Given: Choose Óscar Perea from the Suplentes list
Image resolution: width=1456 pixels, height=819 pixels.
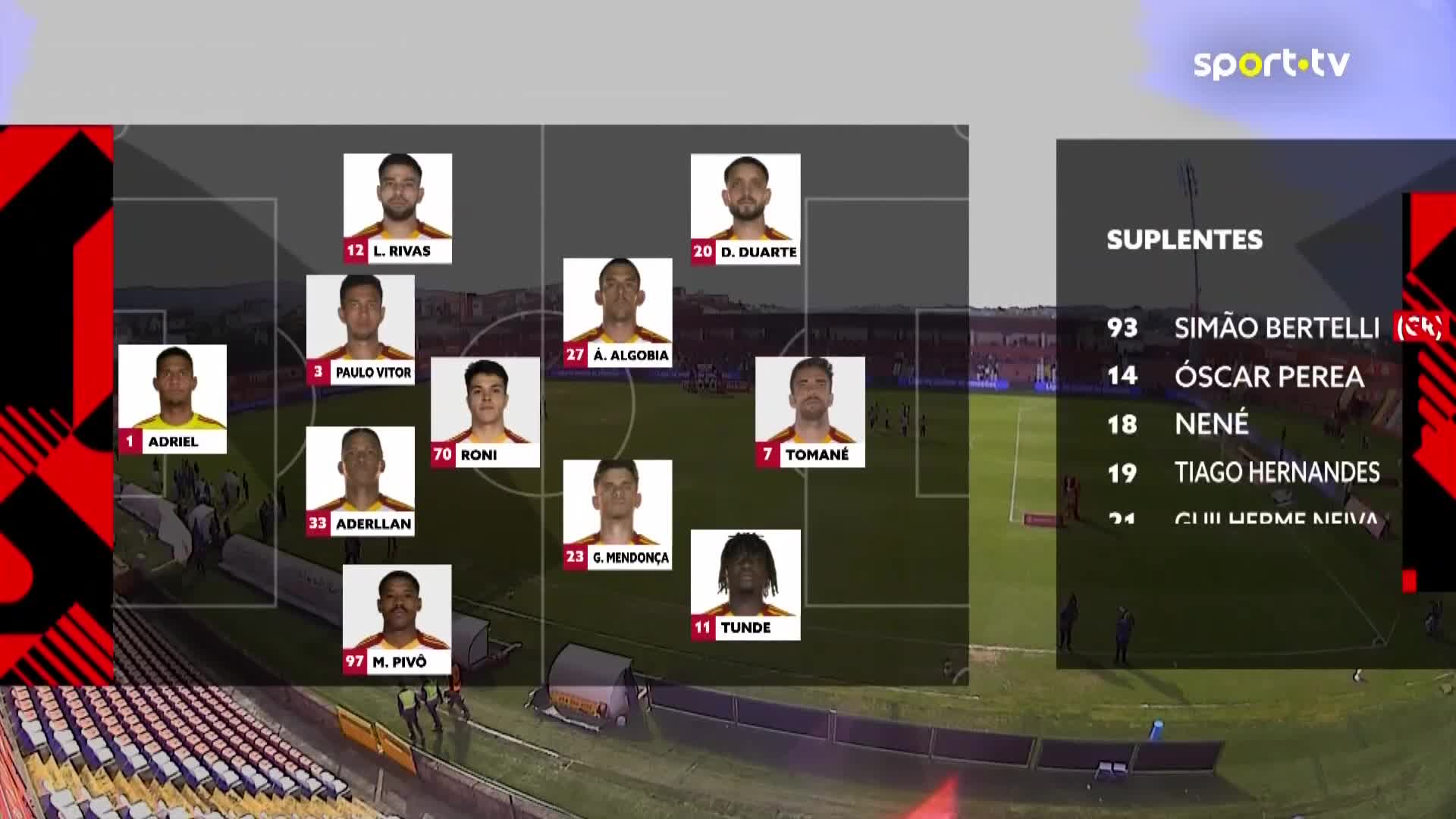Looking at the screenshot, I should click(1269, 376).
